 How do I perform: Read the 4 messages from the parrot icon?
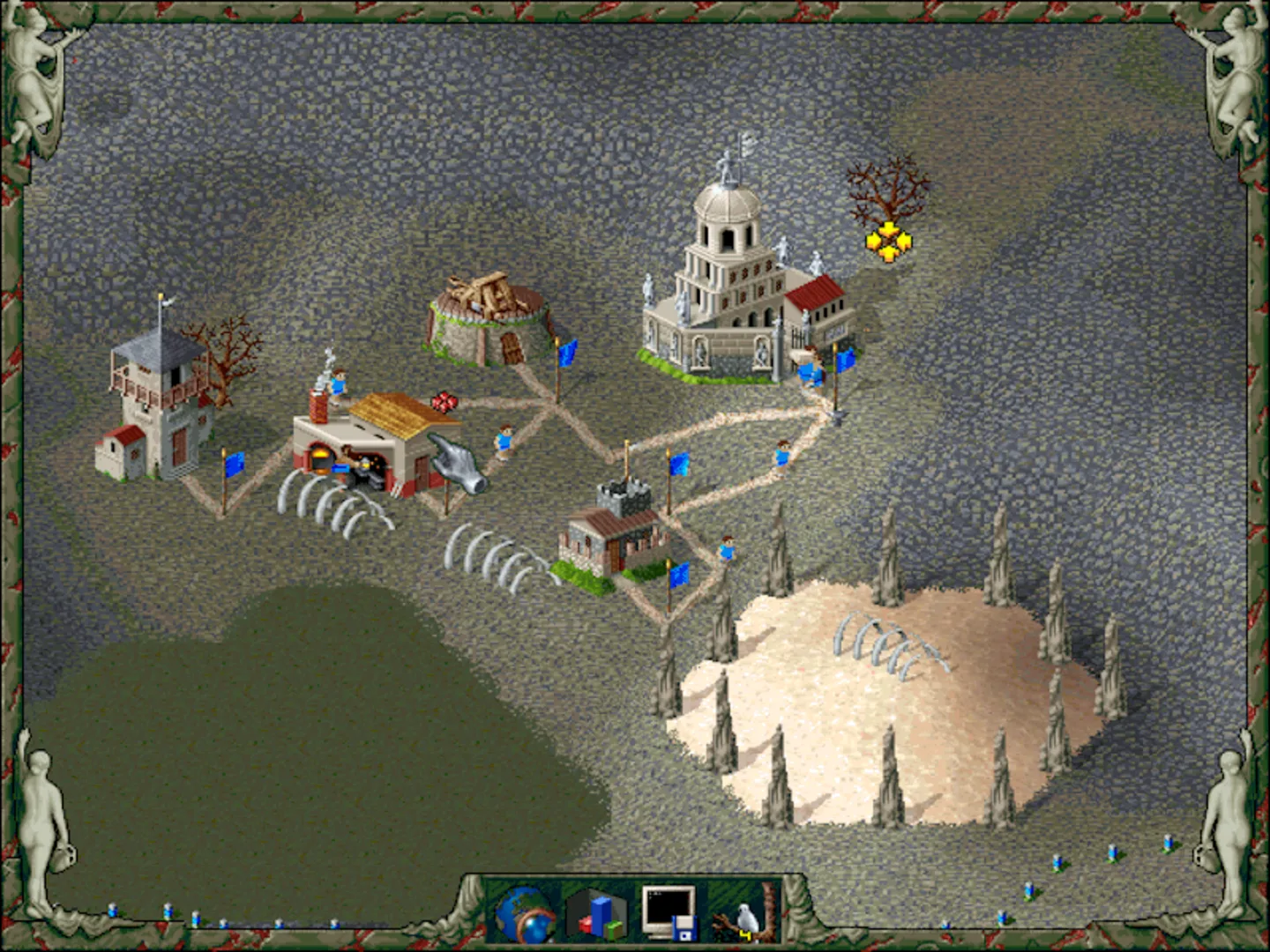(x=743, y=915)
